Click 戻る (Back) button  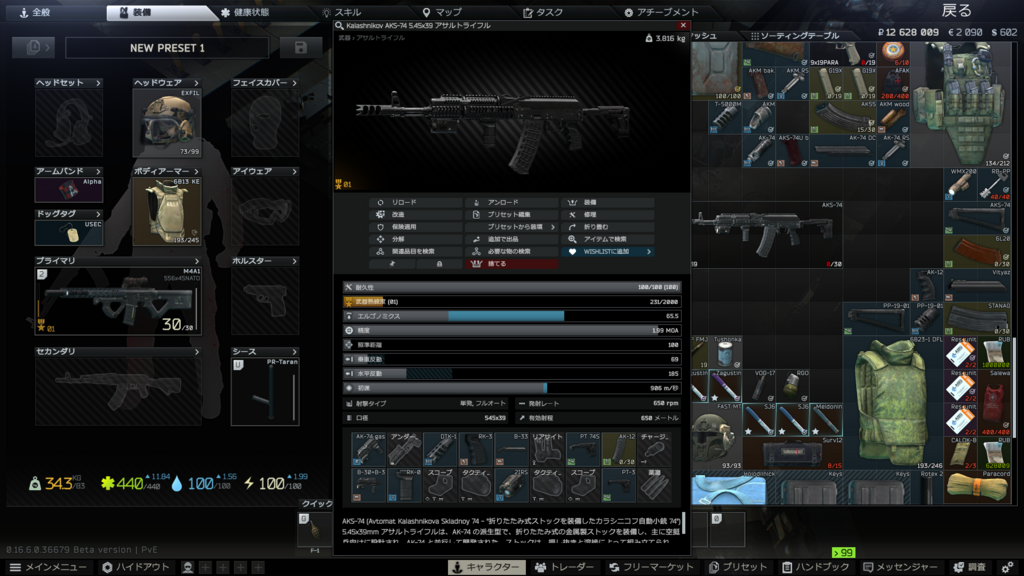tap(956, 11)
